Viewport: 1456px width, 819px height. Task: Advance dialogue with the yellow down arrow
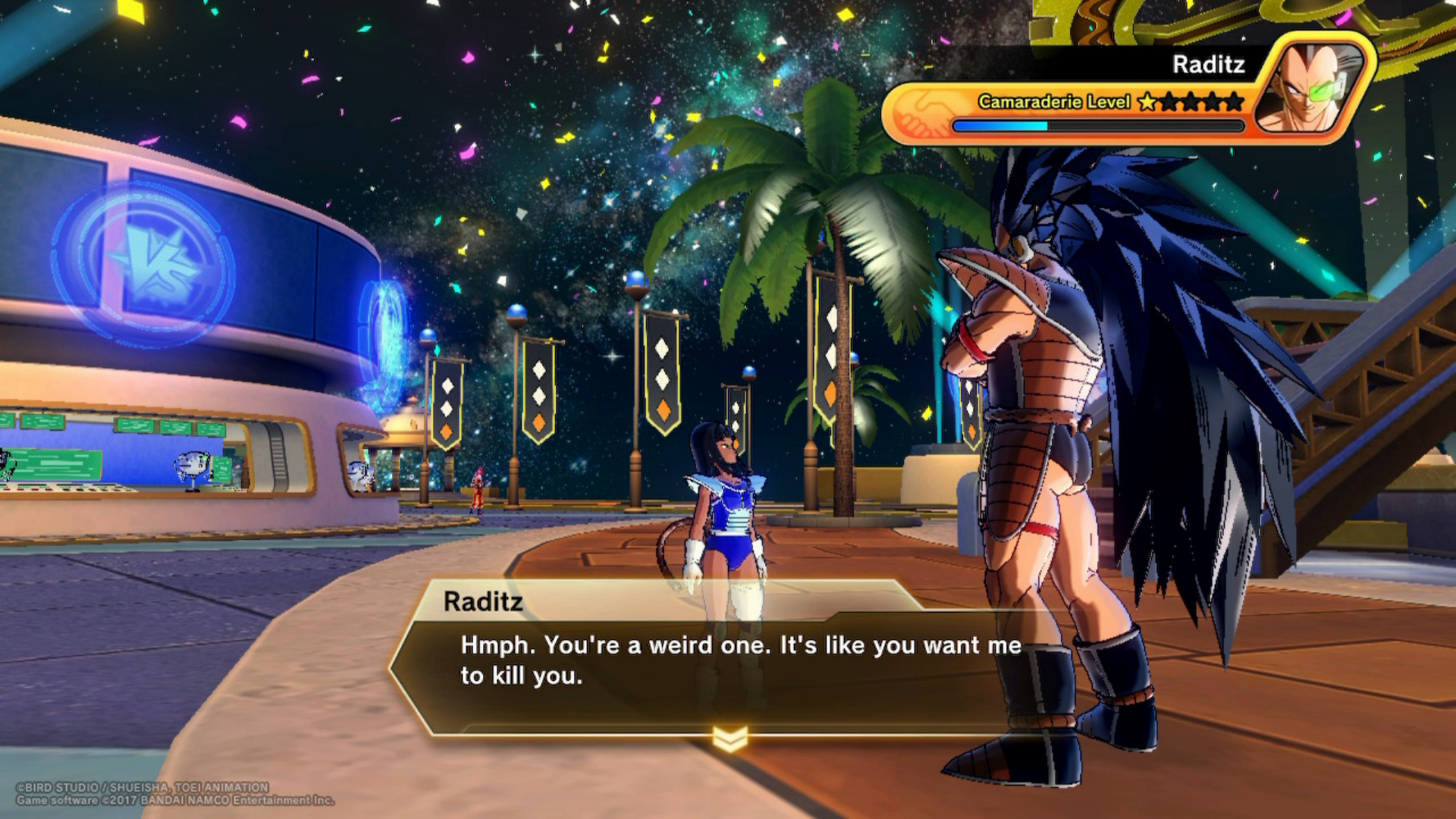pyautogui.click(x=730, y=738)
